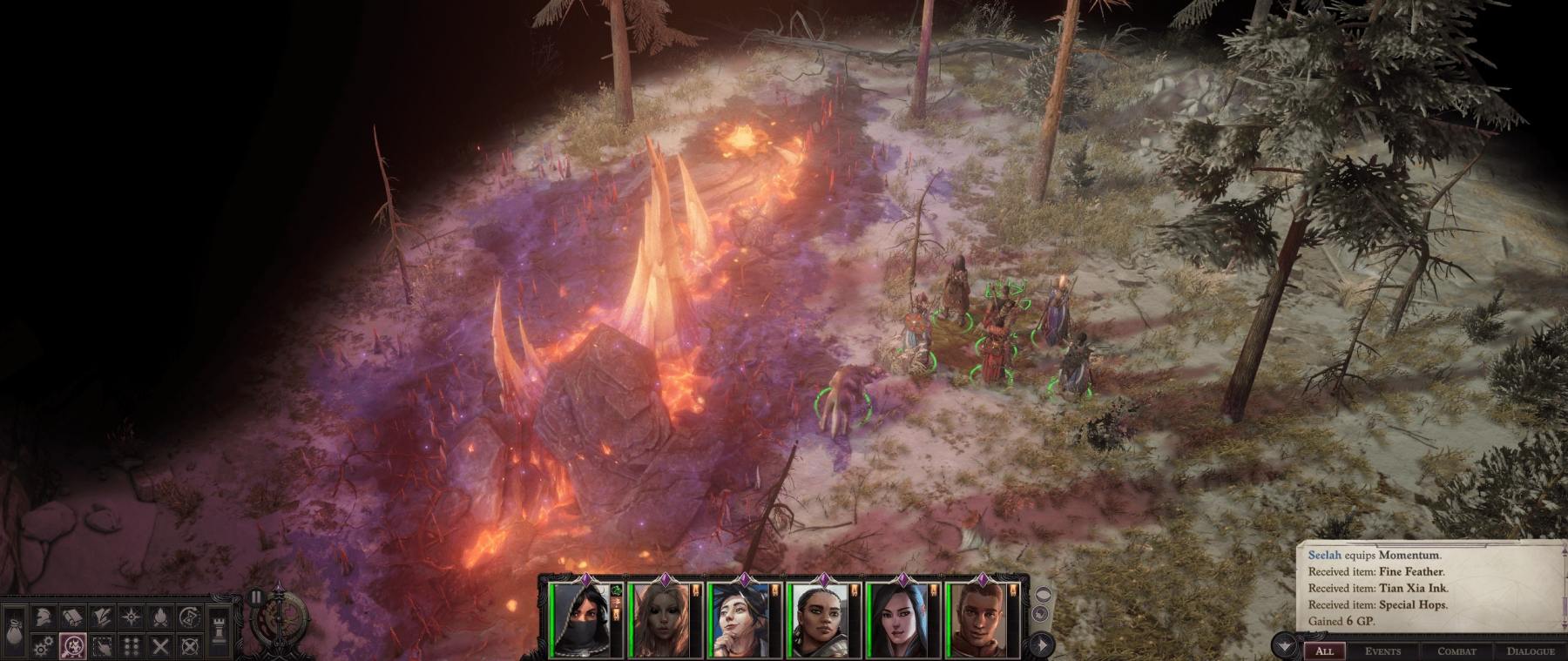Collapse the message log with the arrow
The height and width of the screenshot is (661, 1568).
click(1284, 646)
